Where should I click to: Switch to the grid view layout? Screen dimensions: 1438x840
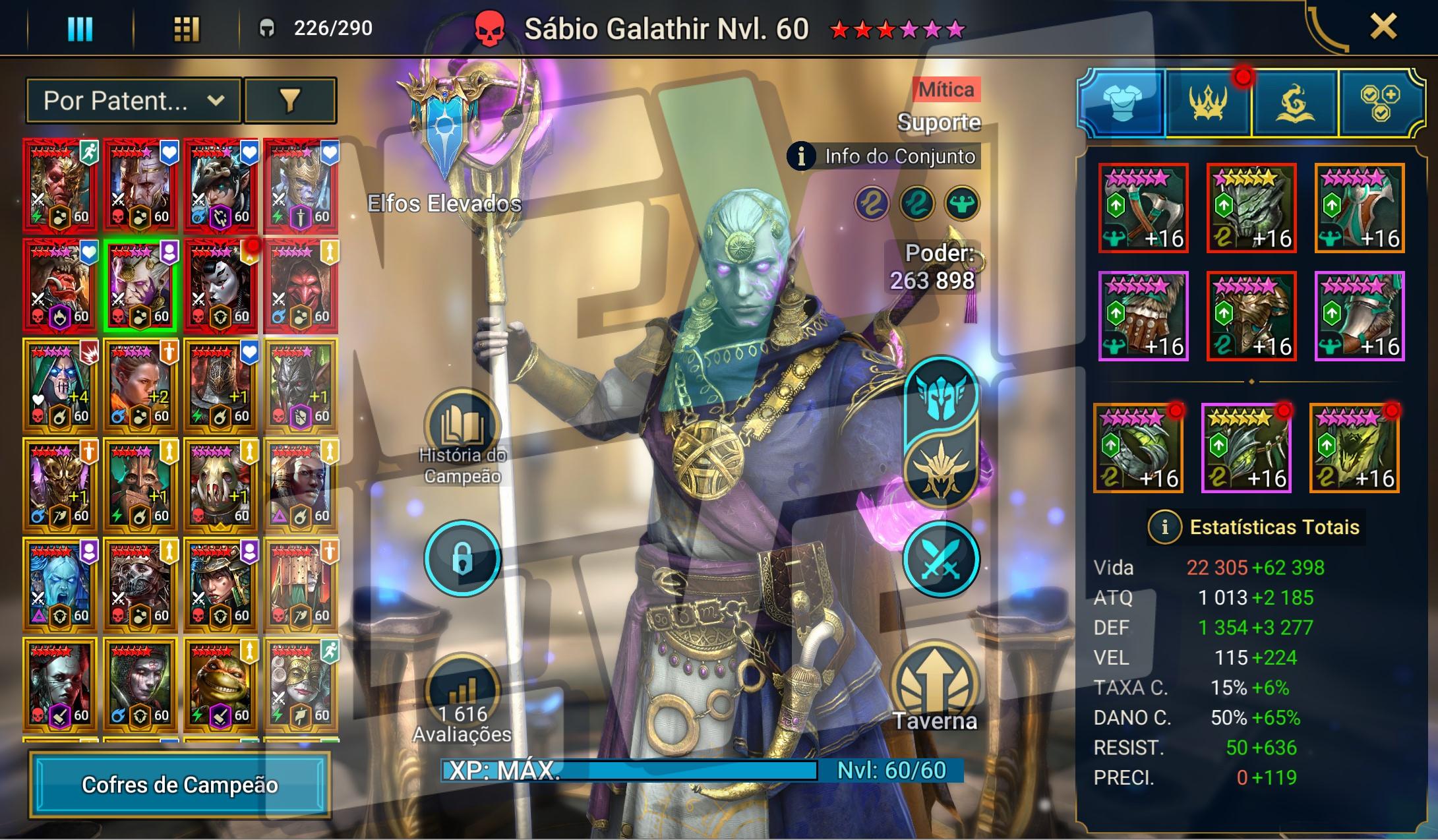[186, 29]
